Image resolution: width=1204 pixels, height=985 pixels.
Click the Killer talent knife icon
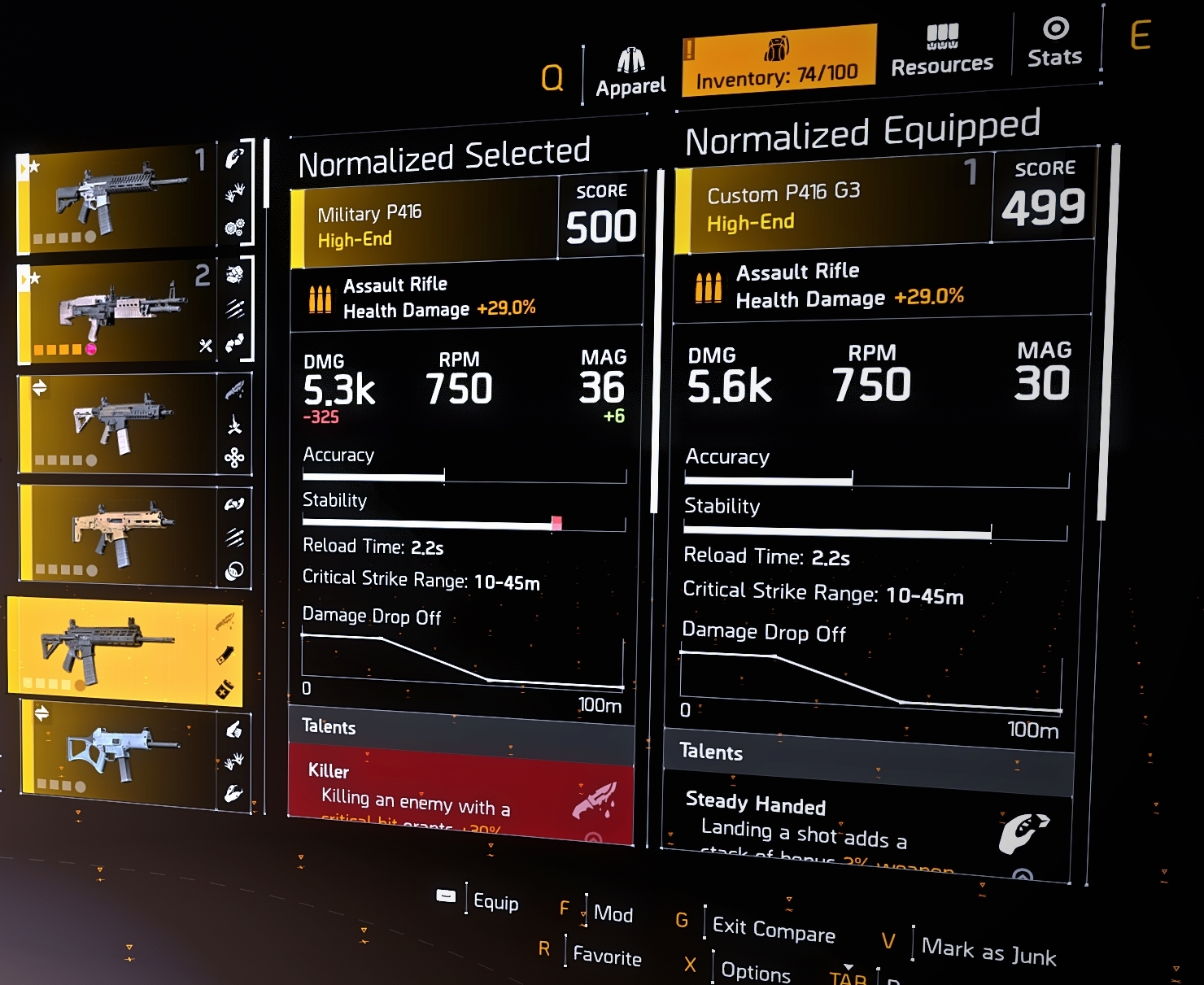600,800
